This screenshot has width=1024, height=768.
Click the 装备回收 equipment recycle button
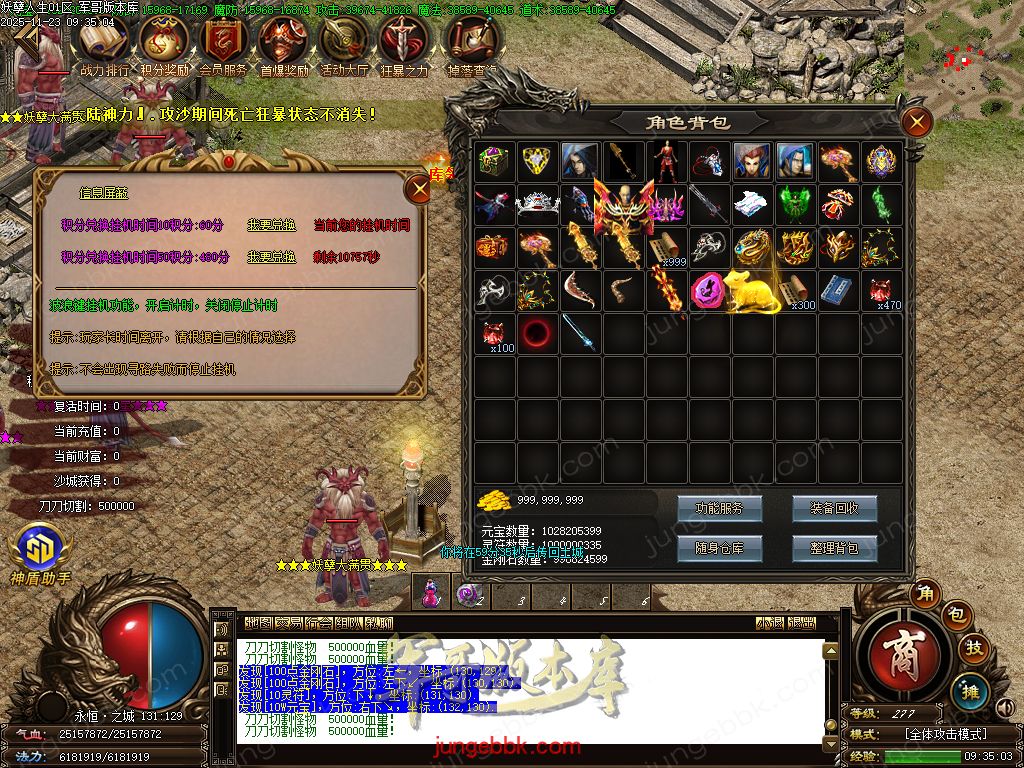[834, 508]
